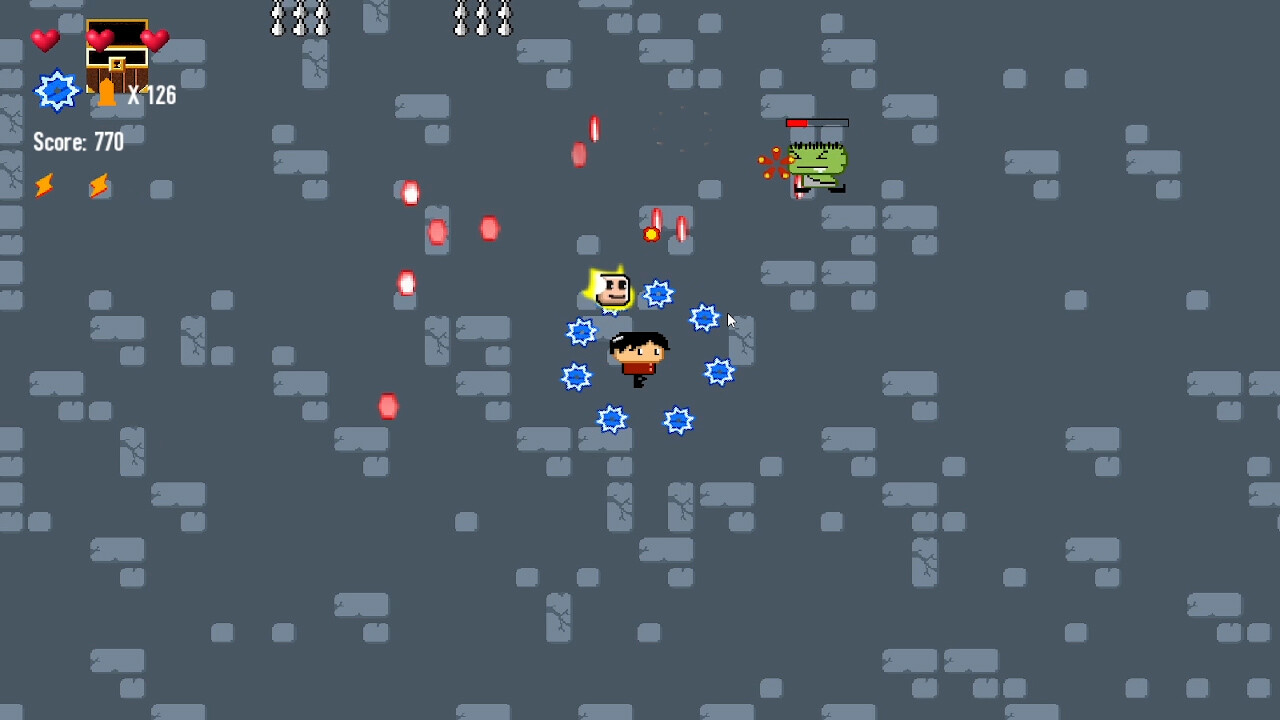Click the green zombie enemy
This screenshot has height=720, width=1280.
pyautogui.click(x=818, y=160)
